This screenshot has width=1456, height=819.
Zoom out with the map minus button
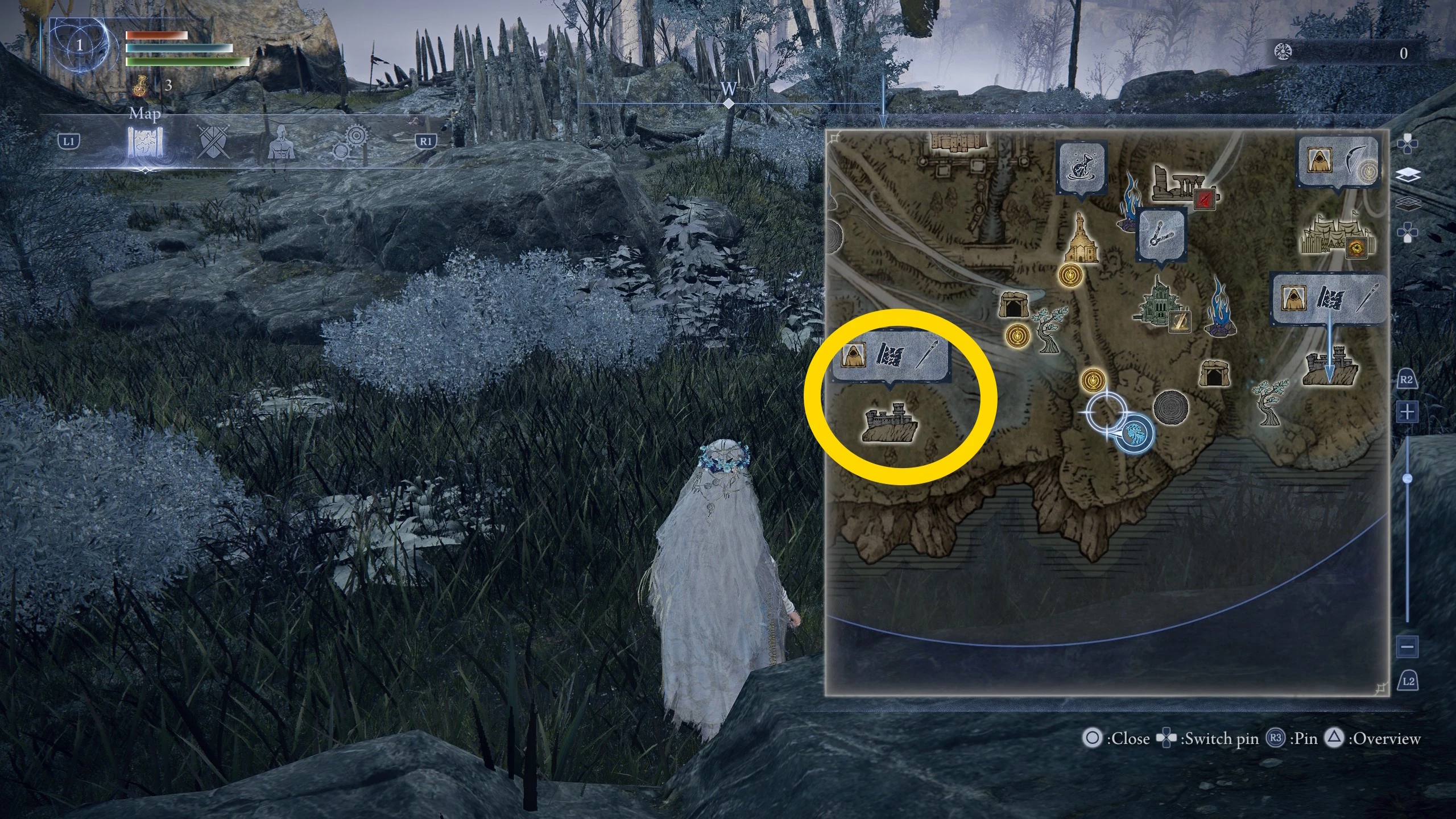coord(1407,646)
